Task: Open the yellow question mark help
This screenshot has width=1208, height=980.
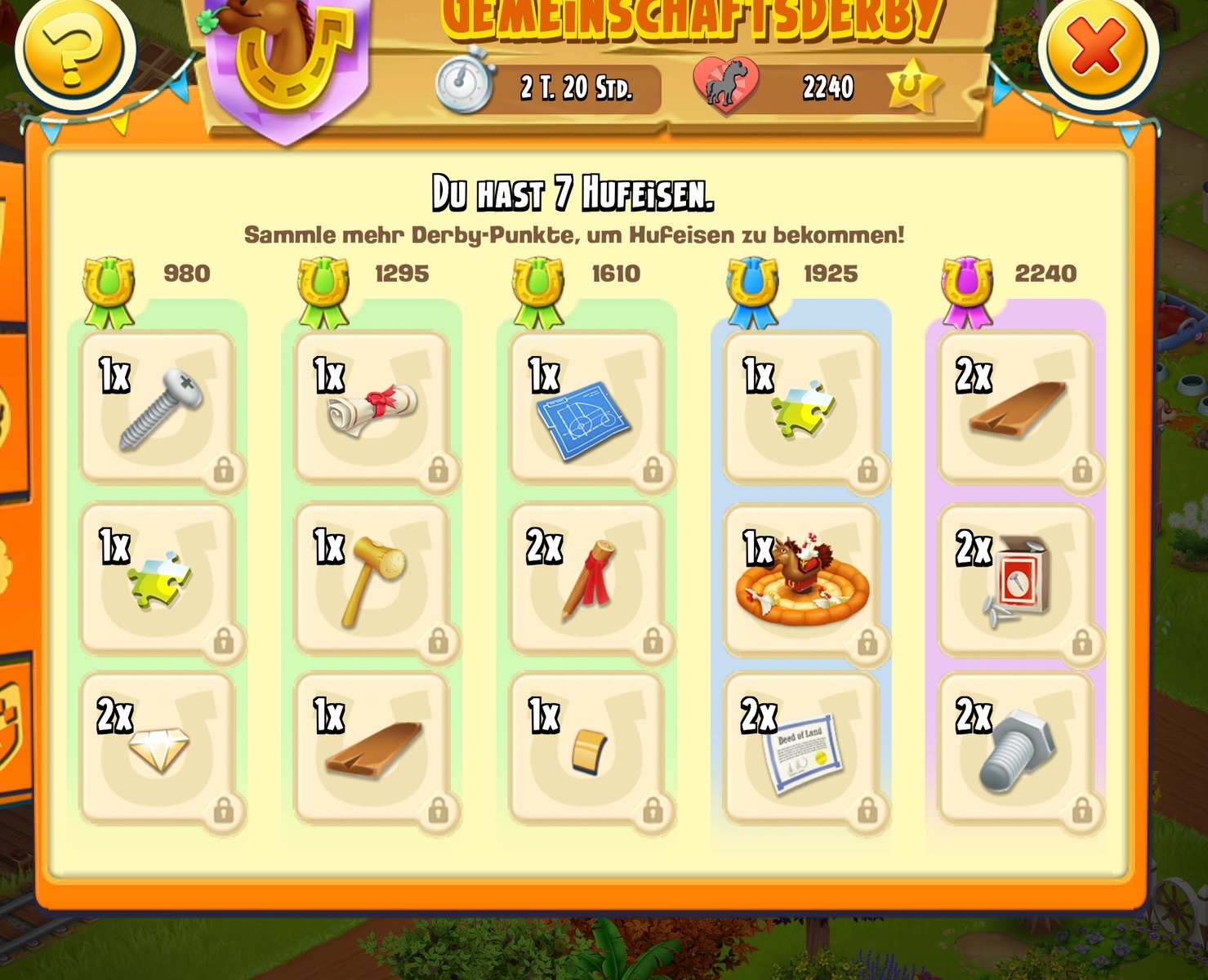Action: click(74, 48)
